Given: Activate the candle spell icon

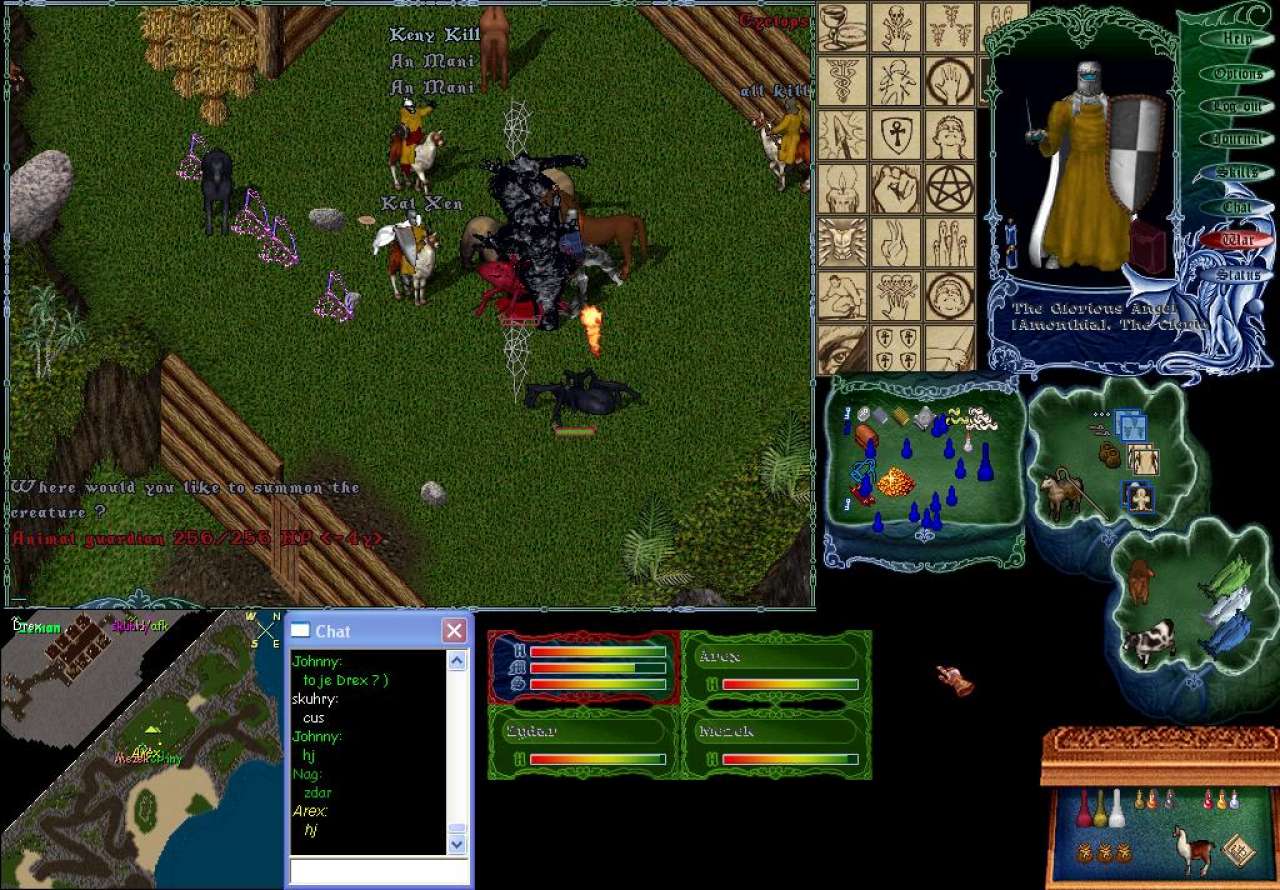Looking at the screenshot, I should 842,188.
